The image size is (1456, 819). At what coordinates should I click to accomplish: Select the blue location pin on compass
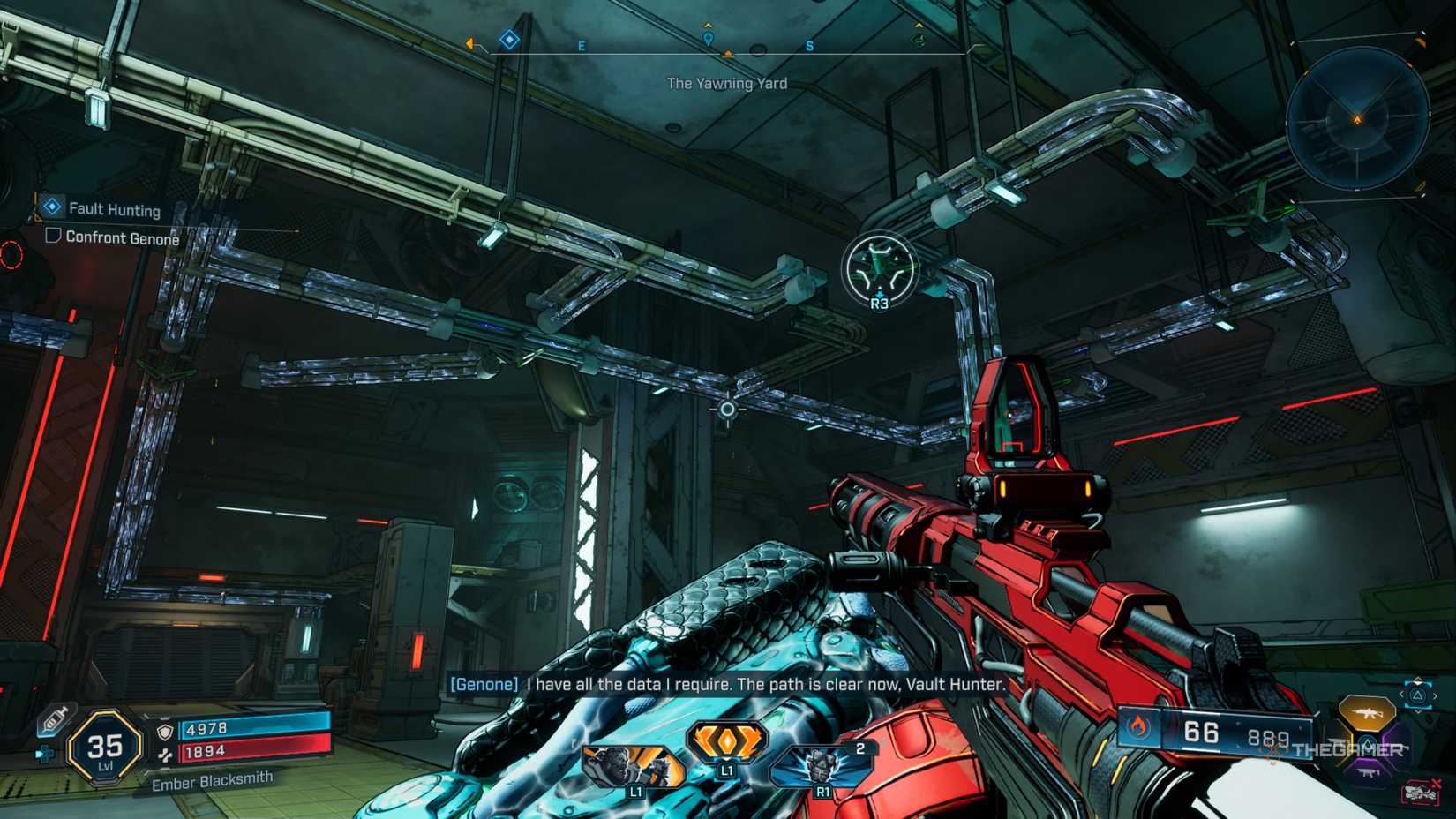pyautogui.click(x=708, y=39)
